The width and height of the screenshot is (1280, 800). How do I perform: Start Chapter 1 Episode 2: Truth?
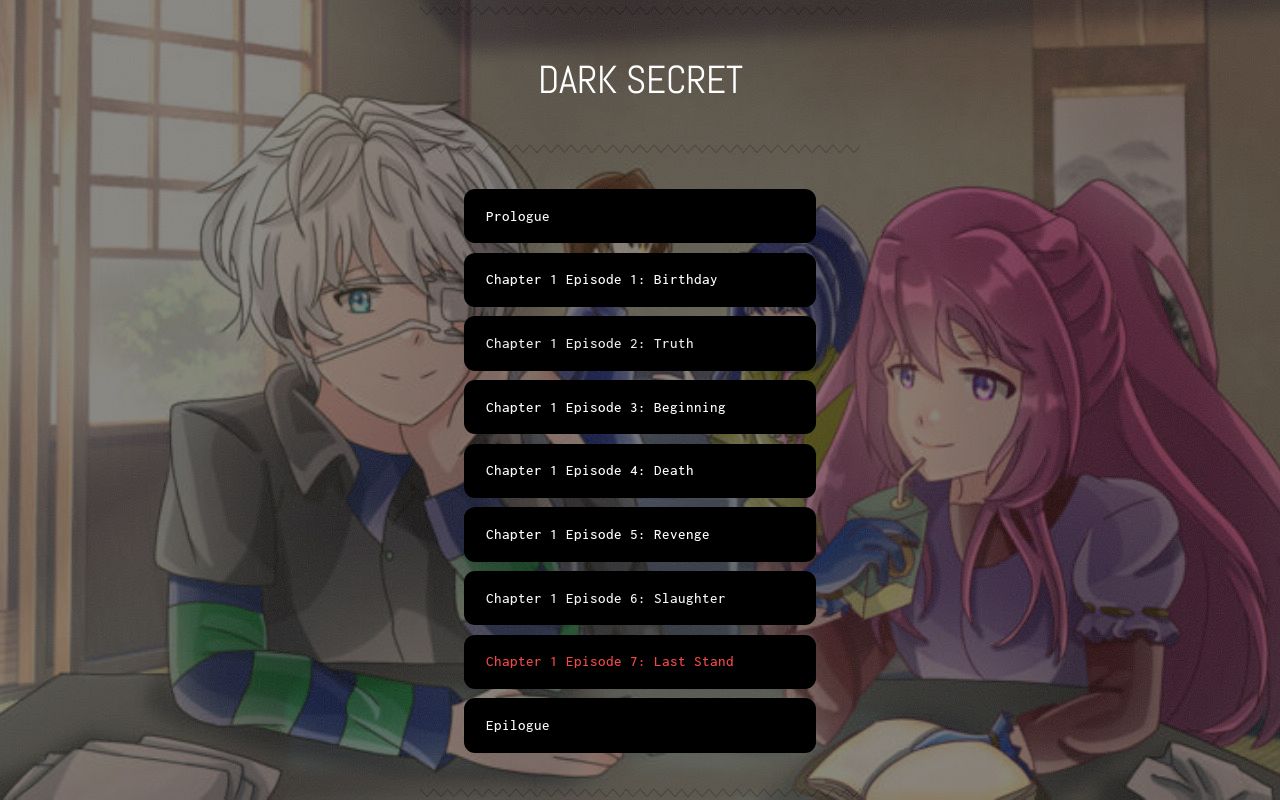[640, 343]
